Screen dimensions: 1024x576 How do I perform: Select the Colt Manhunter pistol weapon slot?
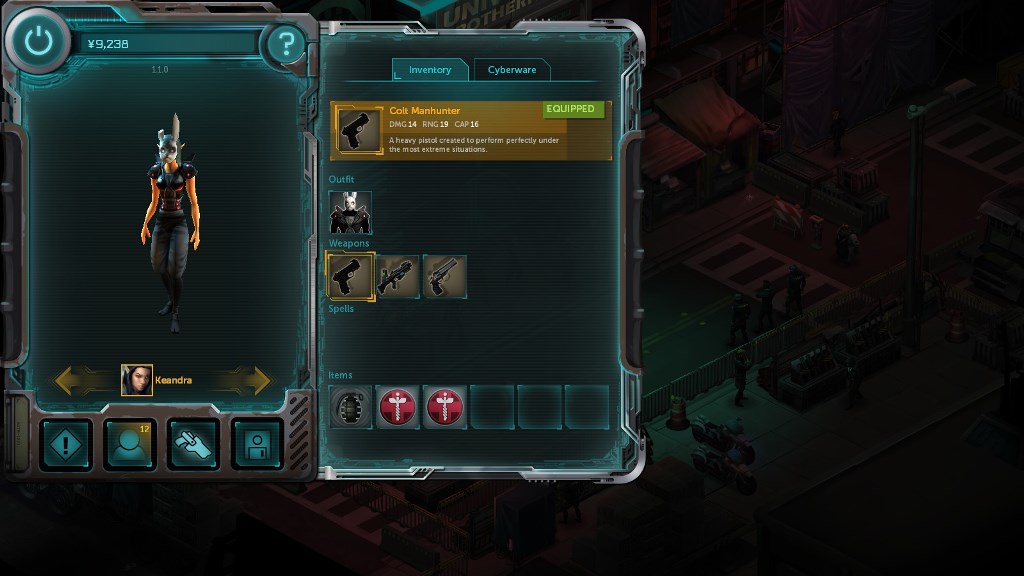click(x=351, y=276)
